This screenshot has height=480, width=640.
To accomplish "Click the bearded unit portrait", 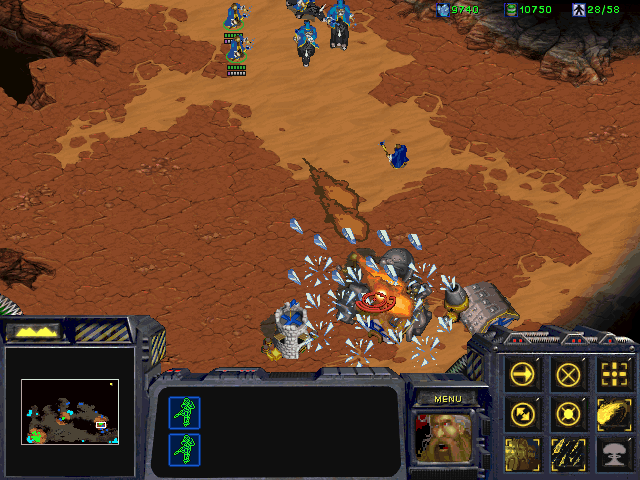I will [x=446, y=435].
